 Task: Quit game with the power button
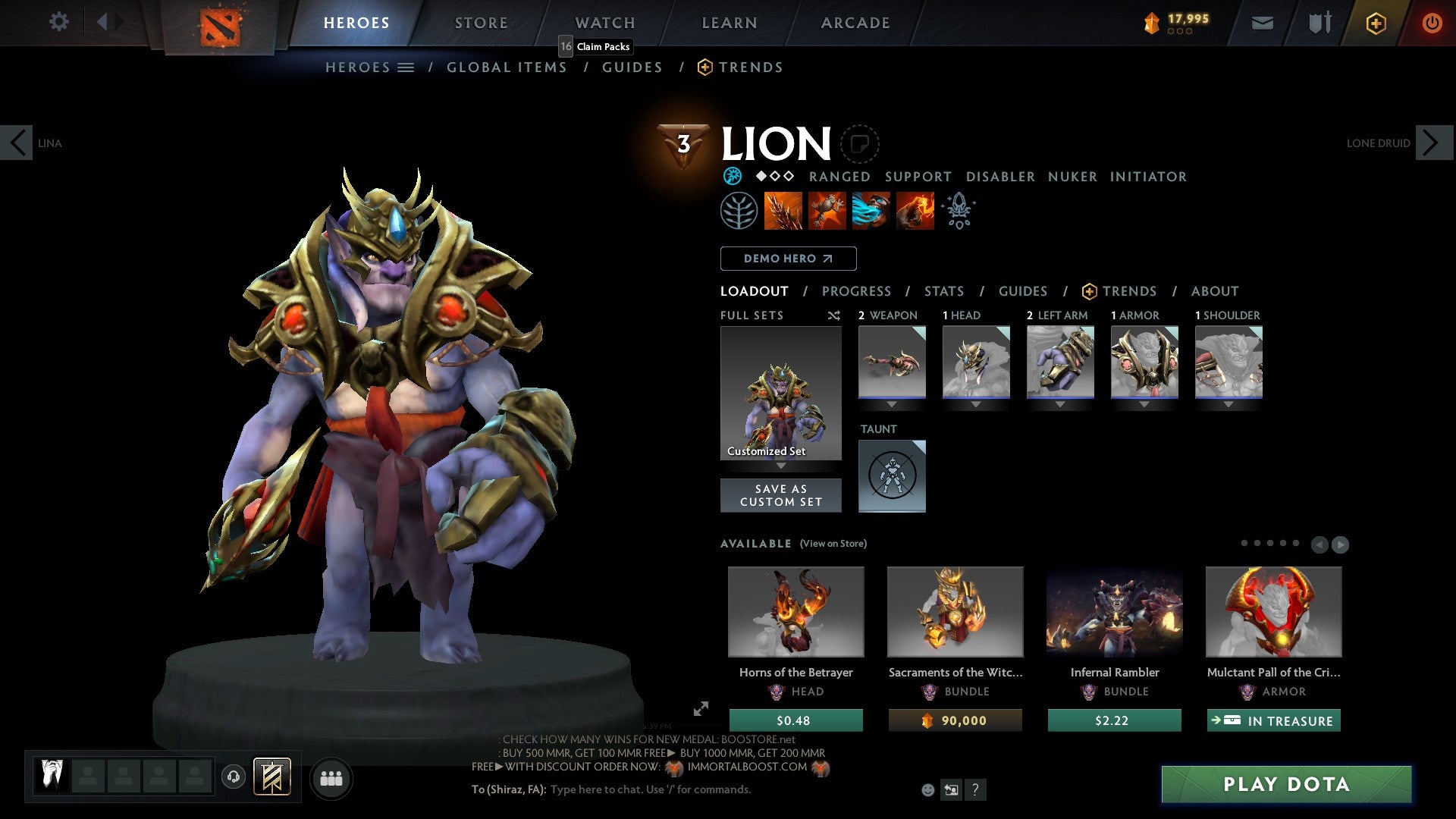coord(1431,23)
